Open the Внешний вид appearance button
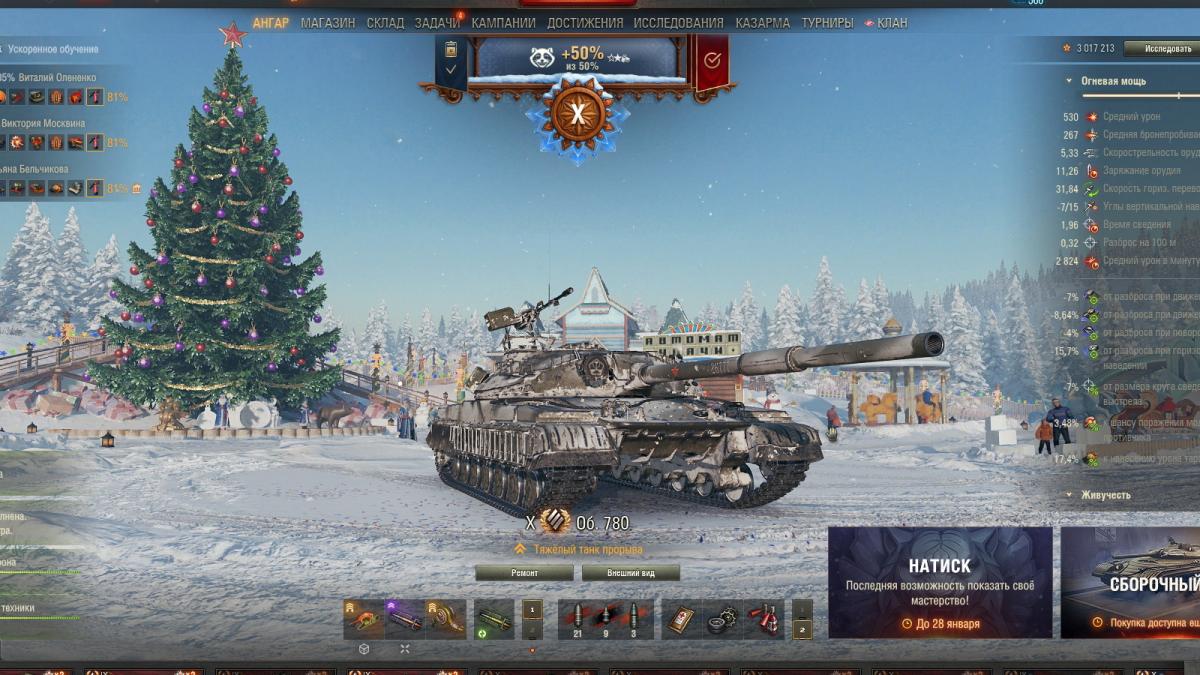 pos(630,573)
